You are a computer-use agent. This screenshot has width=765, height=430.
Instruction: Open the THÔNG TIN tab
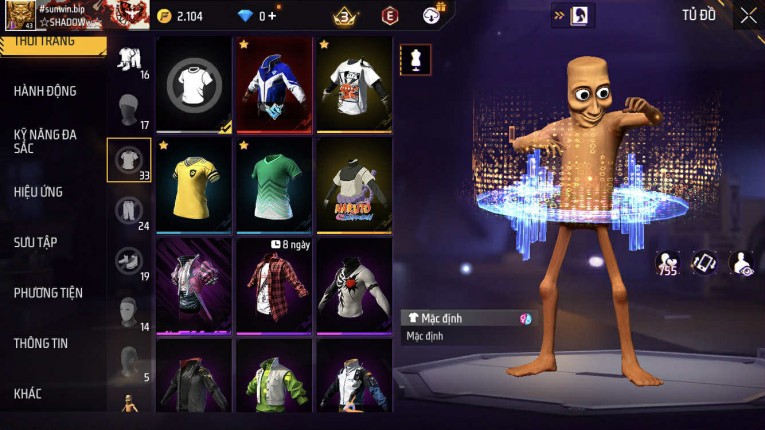tap(41, 343)
